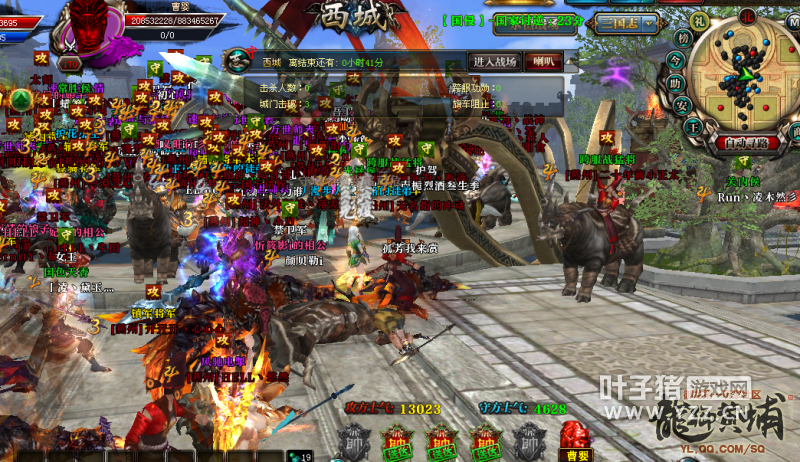This screenshot has width=800, height=462.
Task: Open the 三国志 dropdown menu
Action: pos(625,22)
